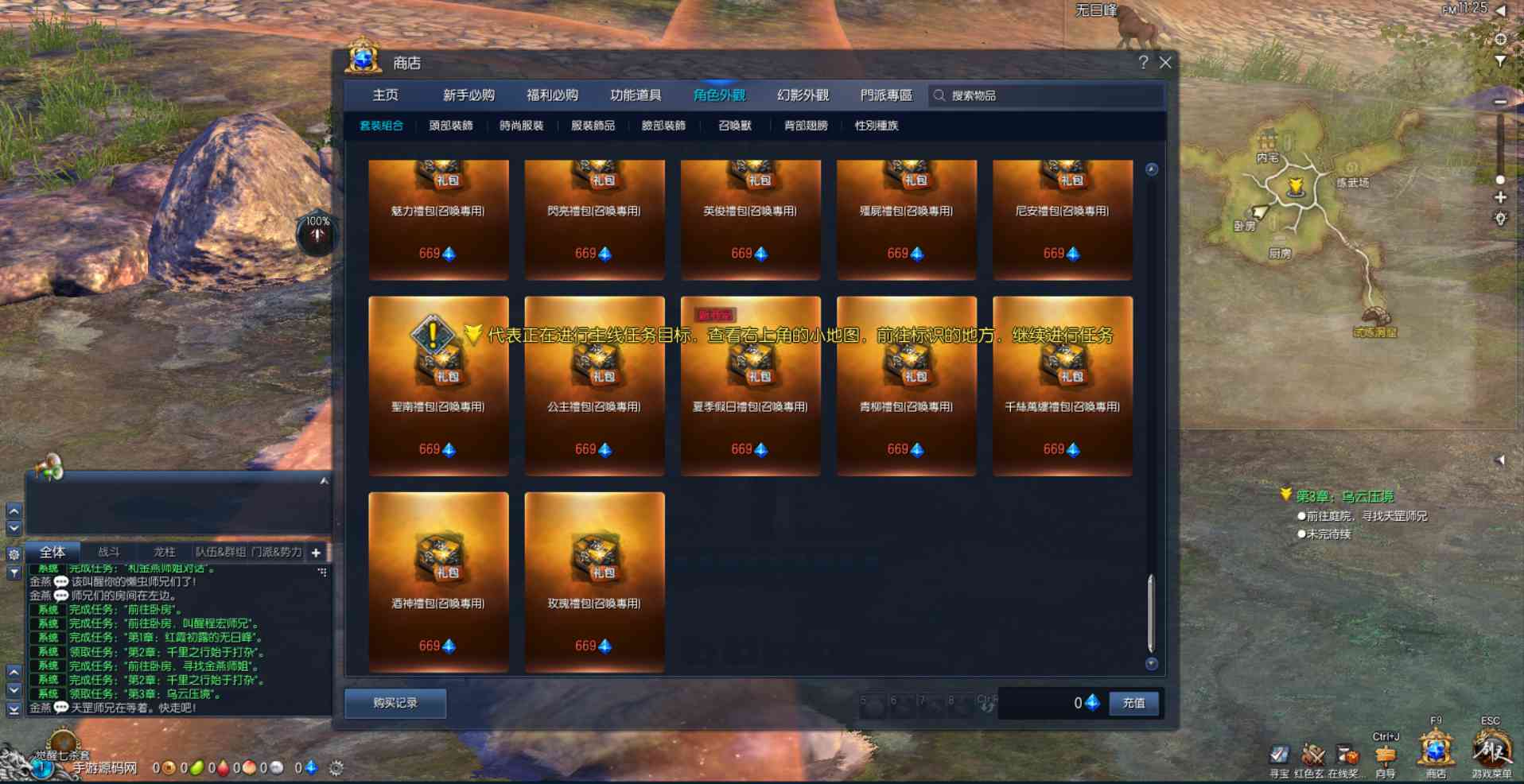Viewport: 1524px width, 784px height.
Task: Choose the 头部装饰 subcategory
Action: (451, 126)
